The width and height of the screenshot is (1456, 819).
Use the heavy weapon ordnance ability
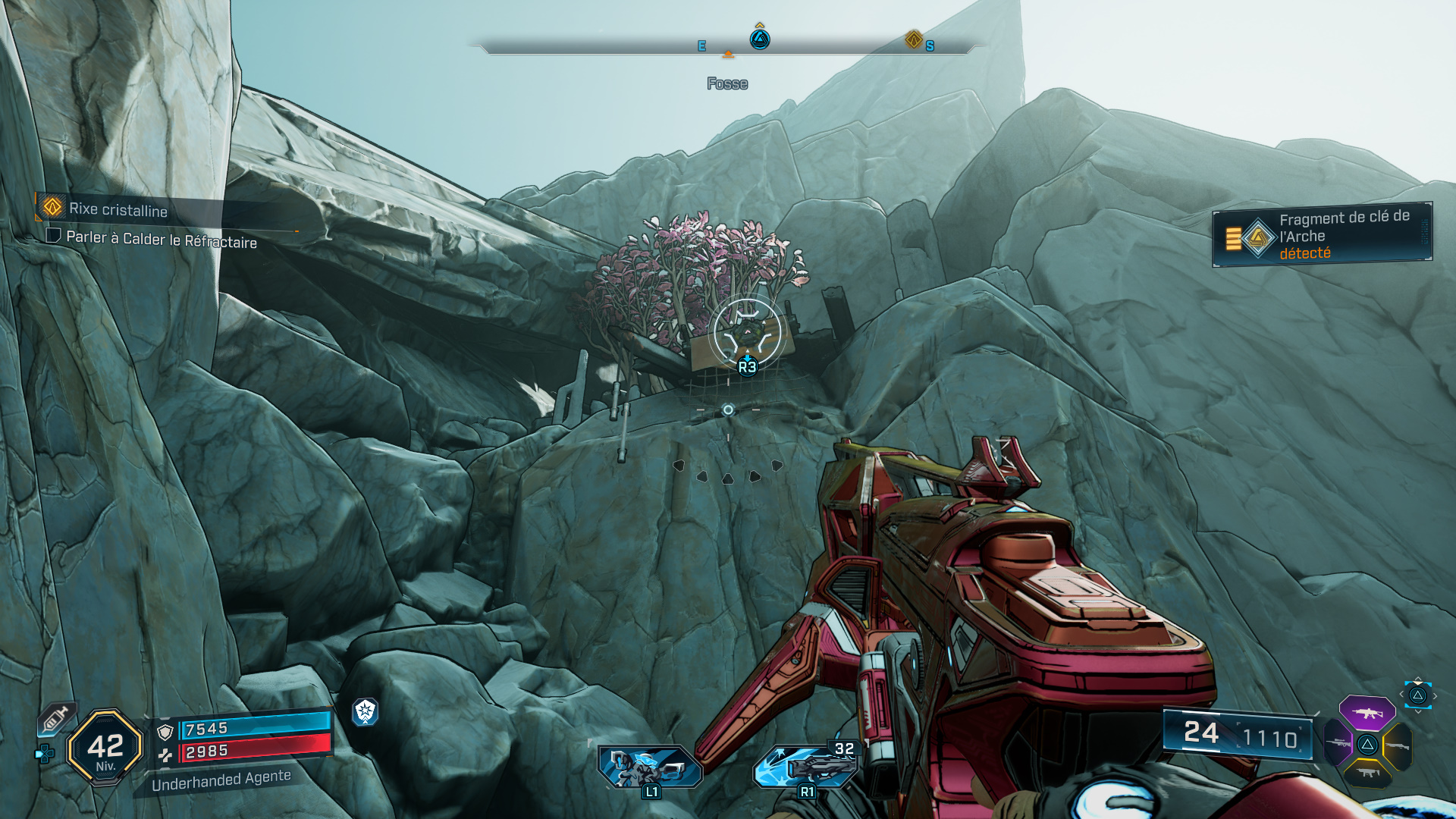click(x=805, y=766)
